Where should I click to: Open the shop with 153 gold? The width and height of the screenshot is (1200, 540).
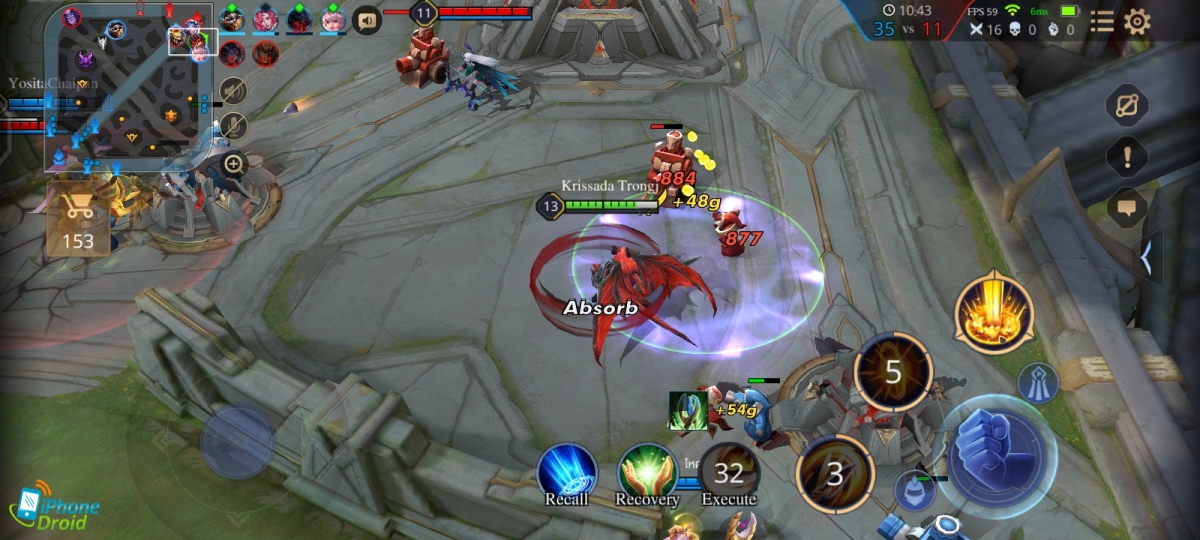coord(77,219)
